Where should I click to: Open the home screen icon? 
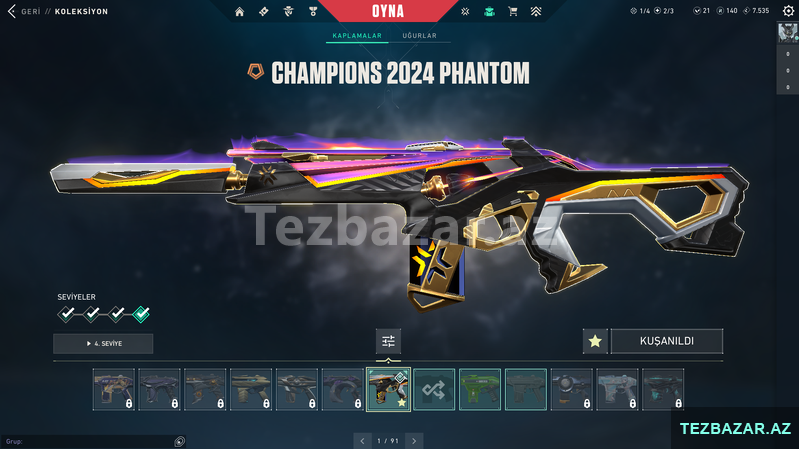click(239, 12)
